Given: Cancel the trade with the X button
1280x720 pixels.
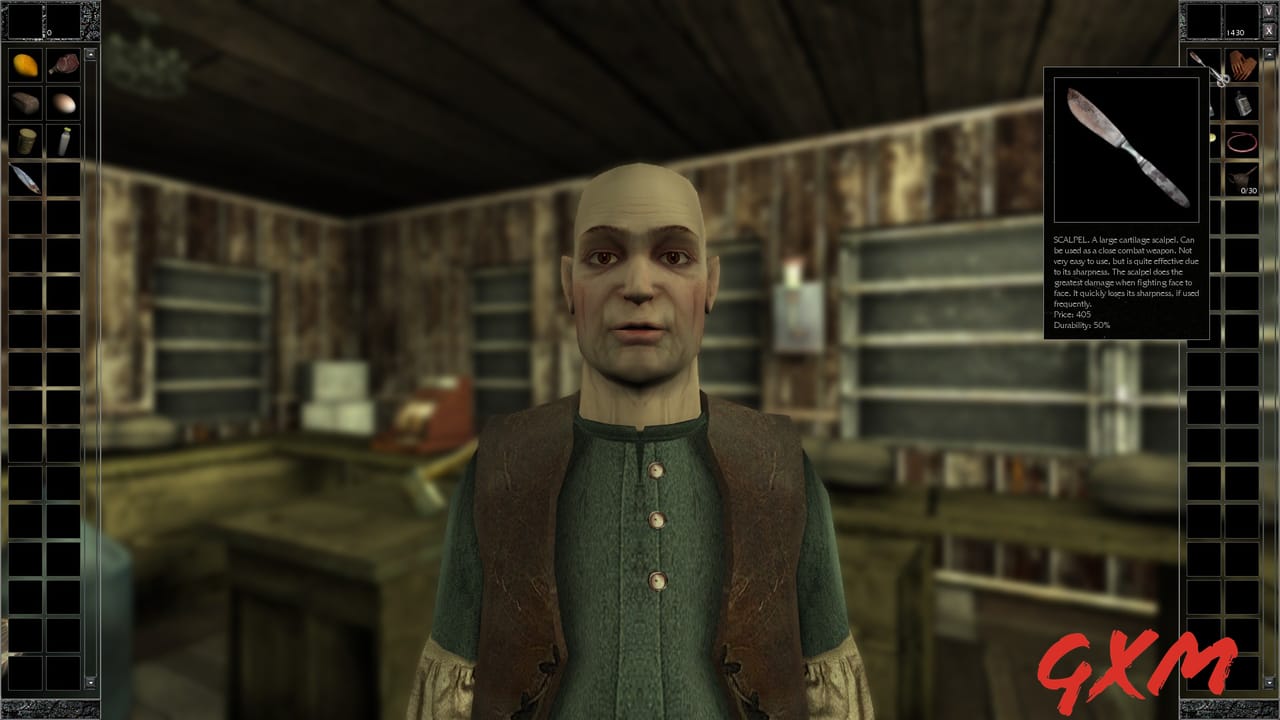Looking at the screenshot, I should click(1269, 28).
